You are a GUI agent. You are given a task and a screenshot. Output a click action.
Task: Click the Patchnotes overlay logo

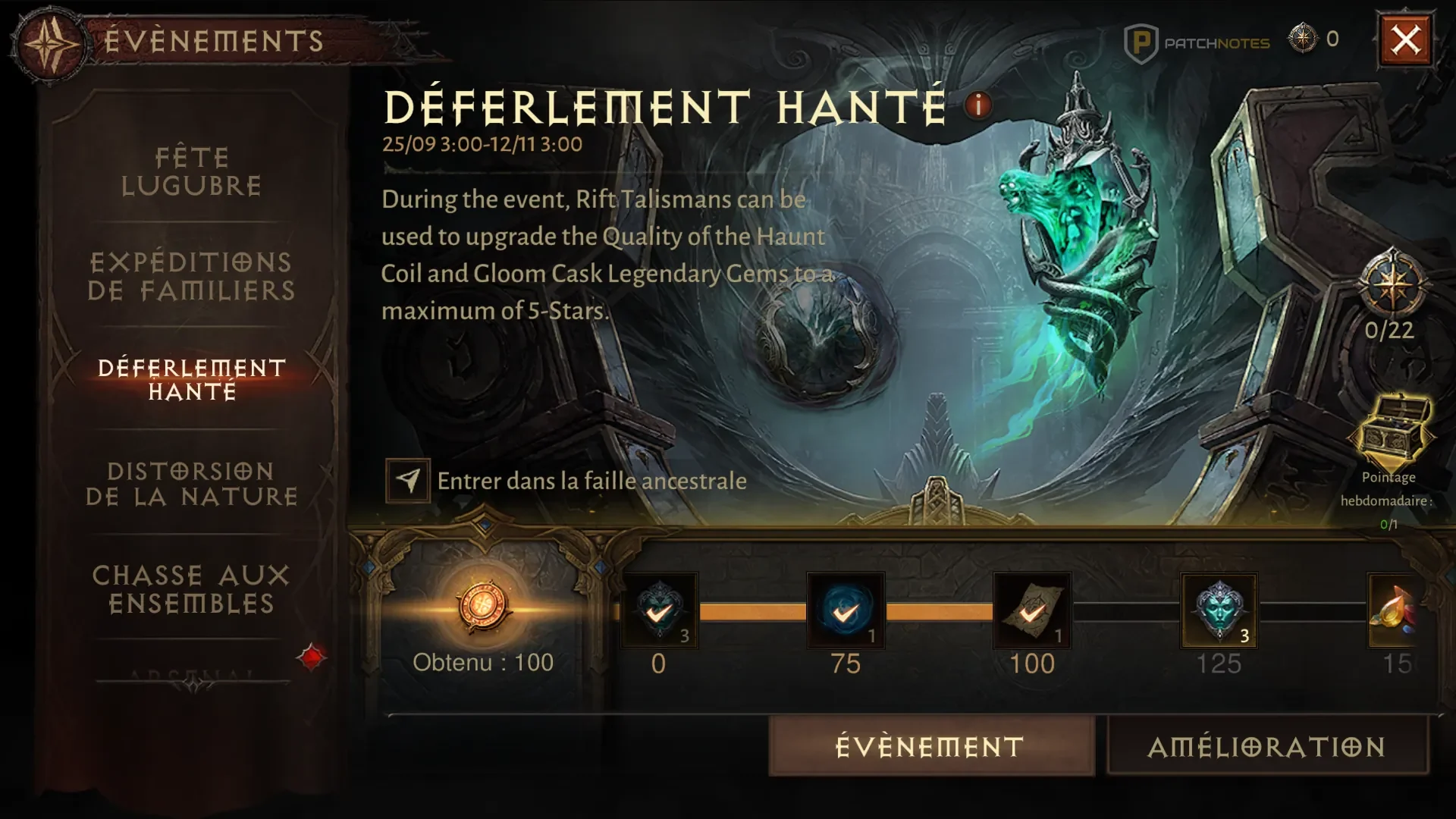click(x=1196, y=43)
